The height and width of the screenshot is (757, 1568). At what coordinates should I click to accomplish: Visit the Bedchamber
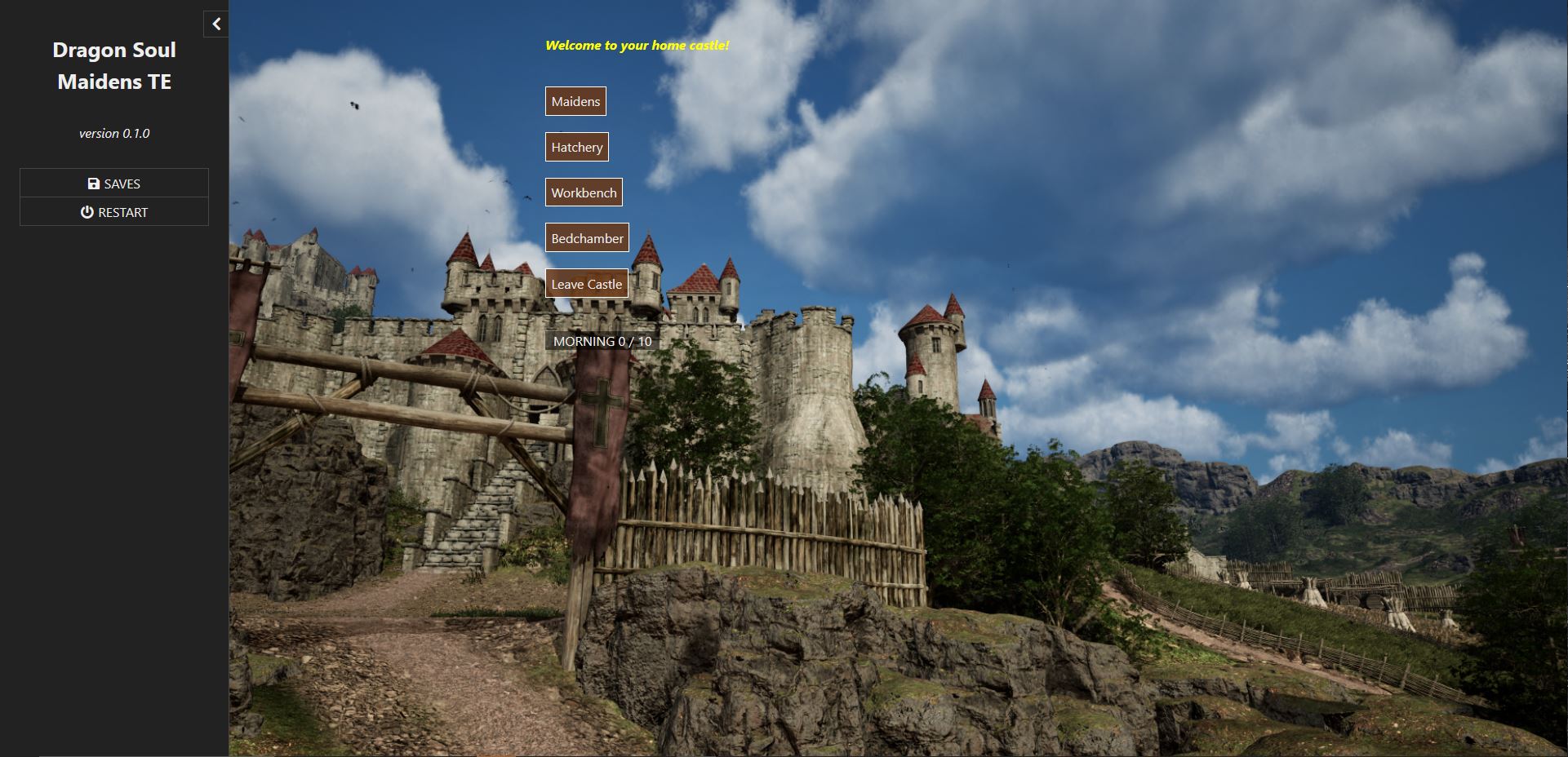click(587, 238)
